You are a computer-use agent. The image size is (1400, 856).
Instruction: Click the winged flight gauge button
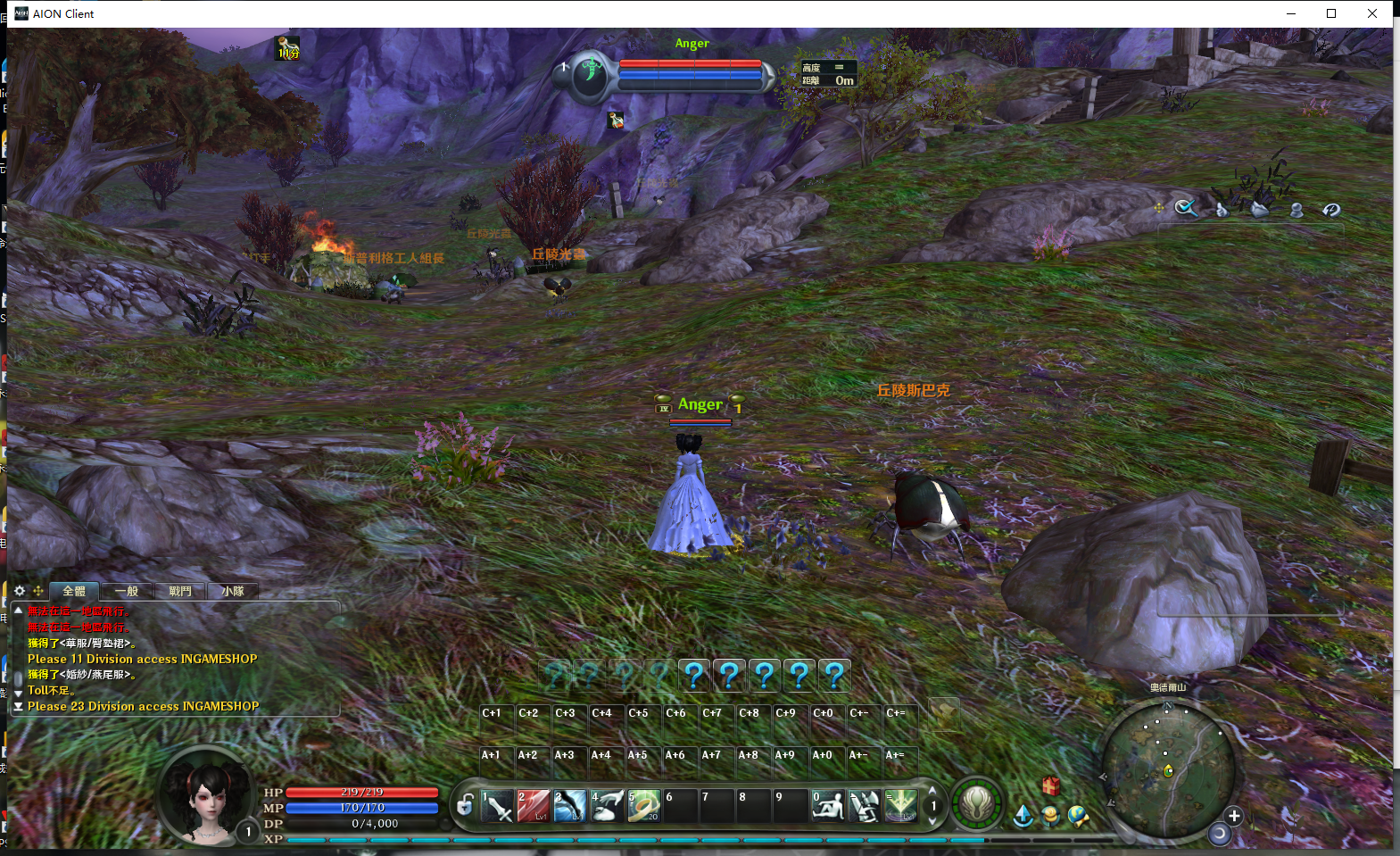(x=977, y=803)
